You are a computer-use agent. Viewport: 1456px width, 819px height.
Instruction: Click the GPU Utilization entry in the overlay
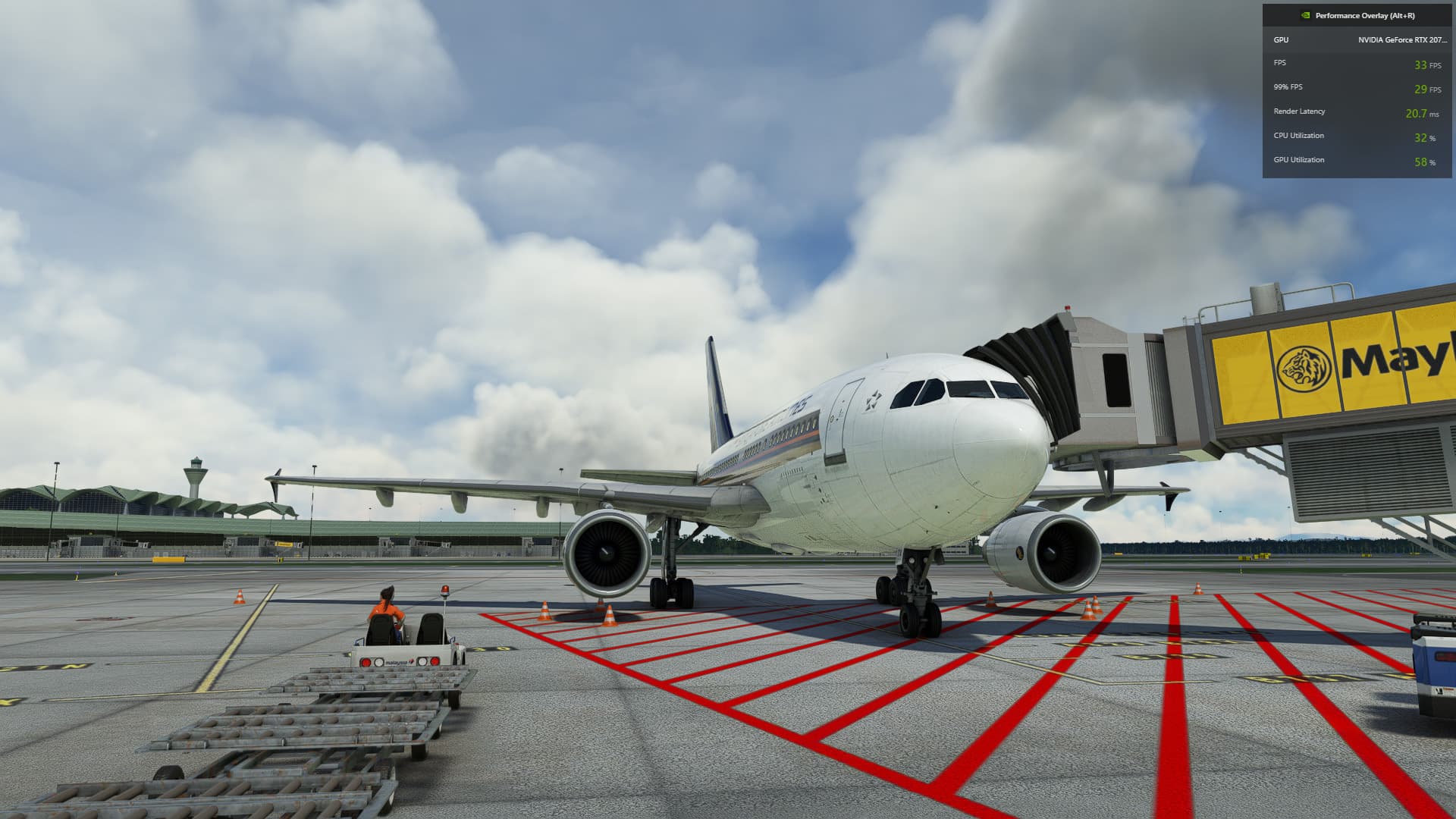point(1299,160)
